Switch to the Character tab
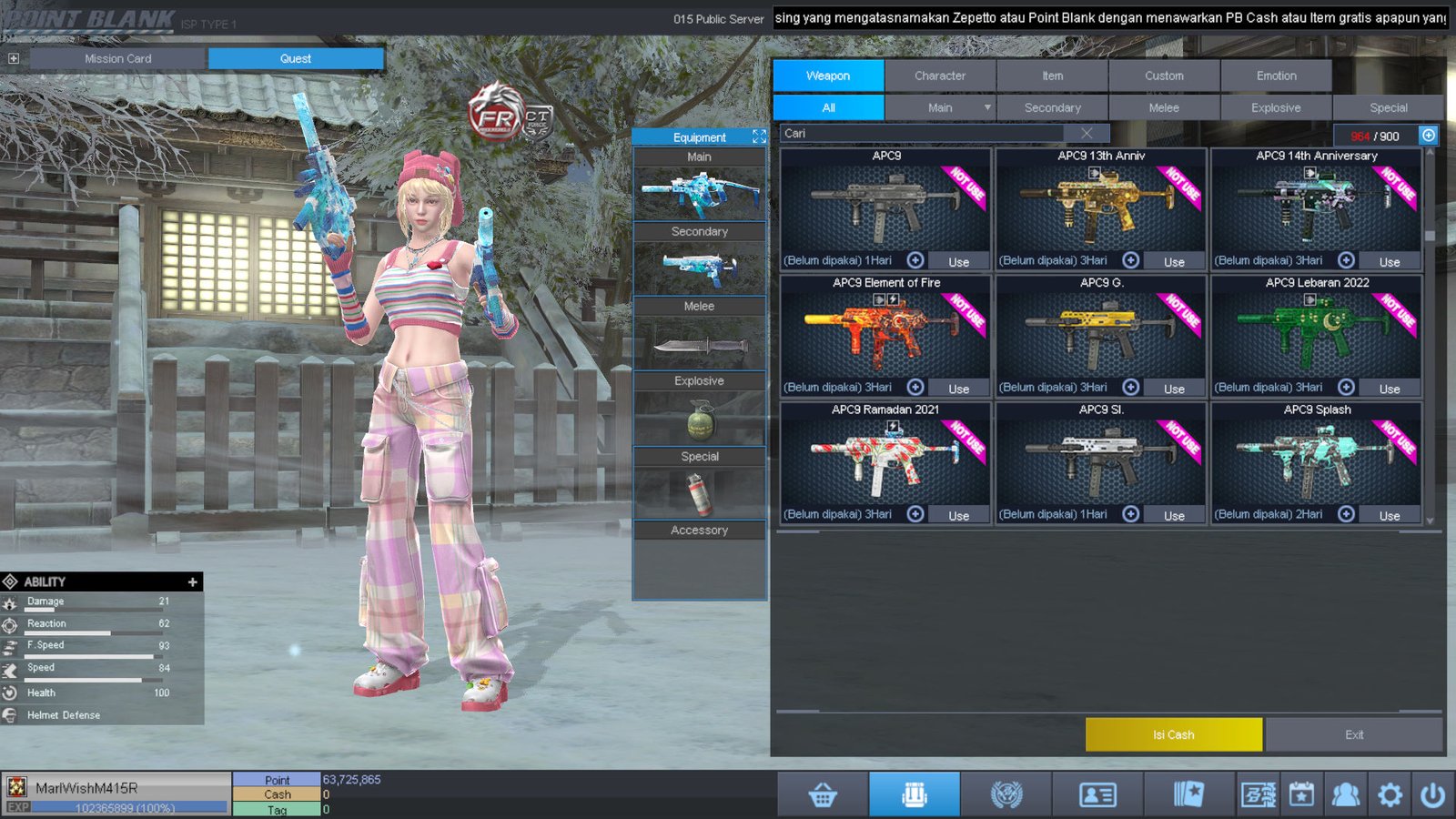The width and height of the screenshot is (1456, 819). pyautogui.click(x=940, y=76)
